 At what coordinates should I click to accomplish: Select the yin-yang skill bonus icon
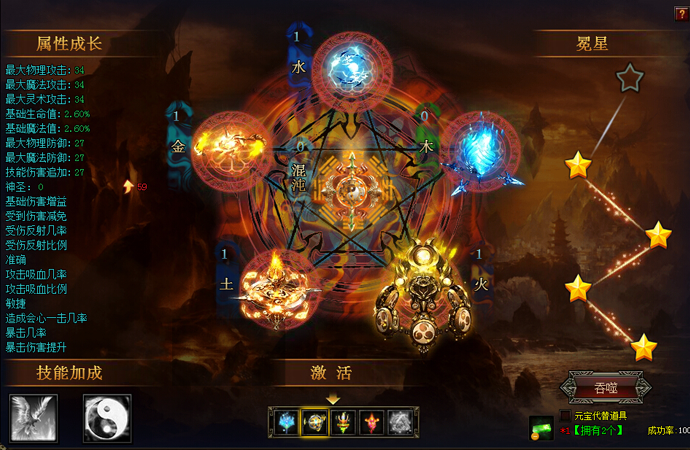(107, 417)
